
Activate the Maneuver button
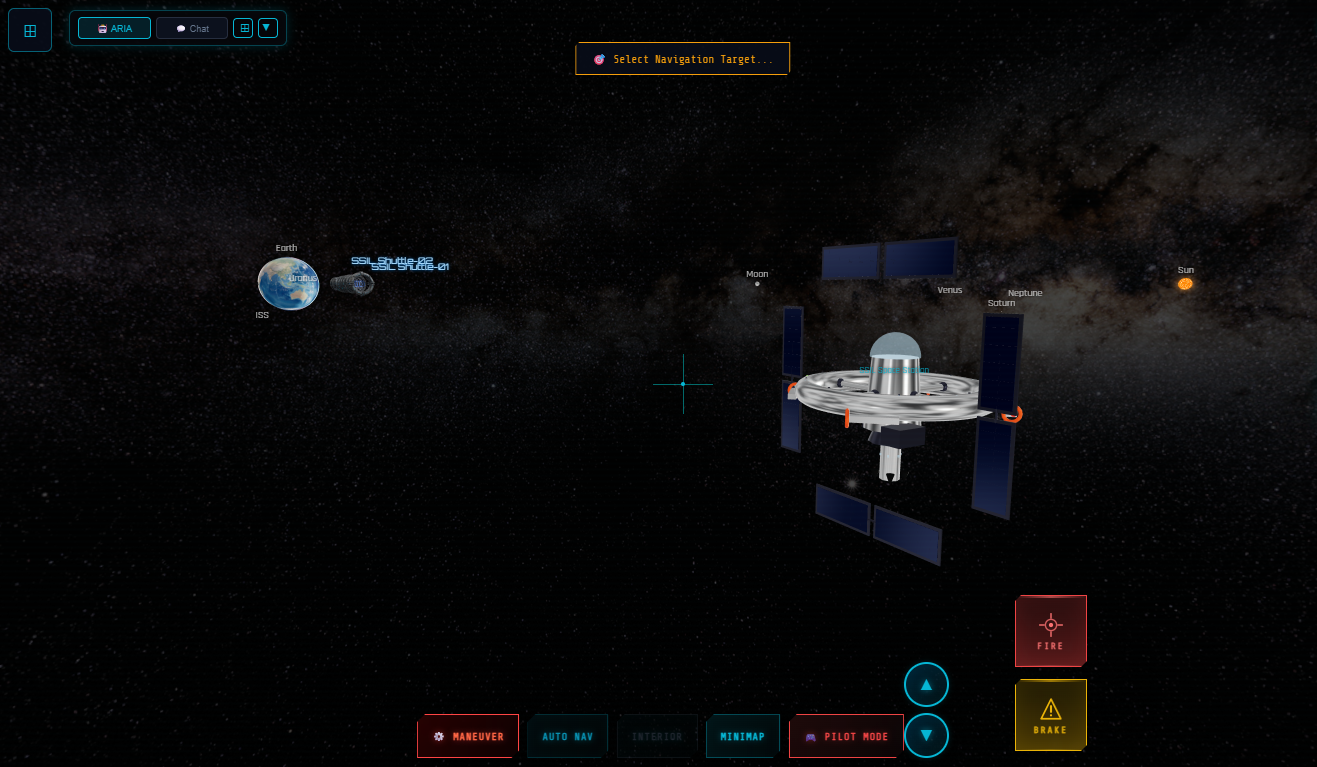(468, 736)
